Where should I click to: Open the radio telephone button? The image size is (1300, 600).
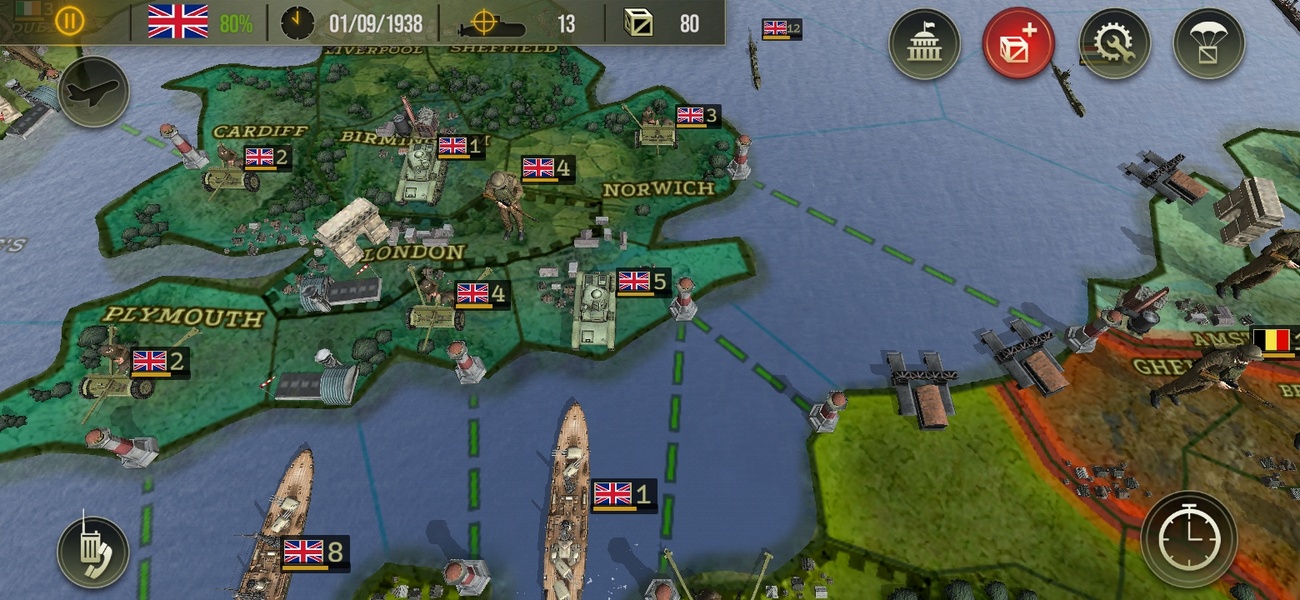click(93, 552)
